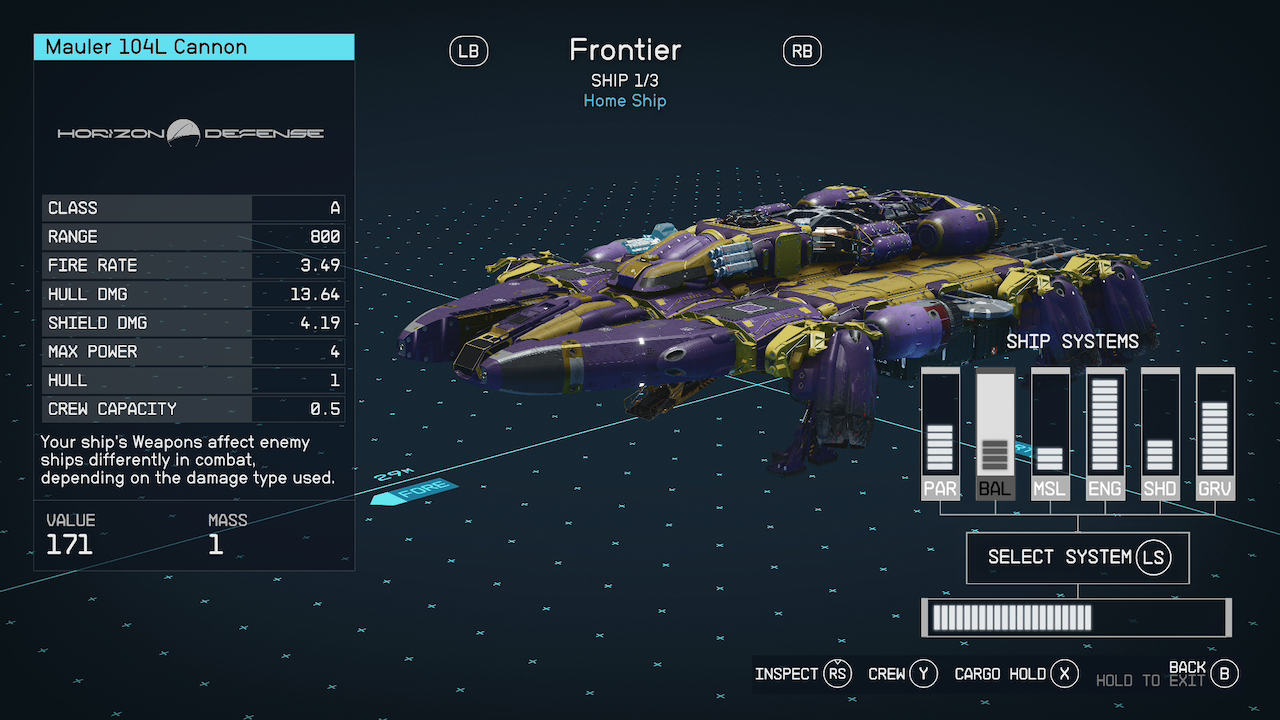Click the ship power allocation bar

pyautogui.click(x=1075, y=617)
